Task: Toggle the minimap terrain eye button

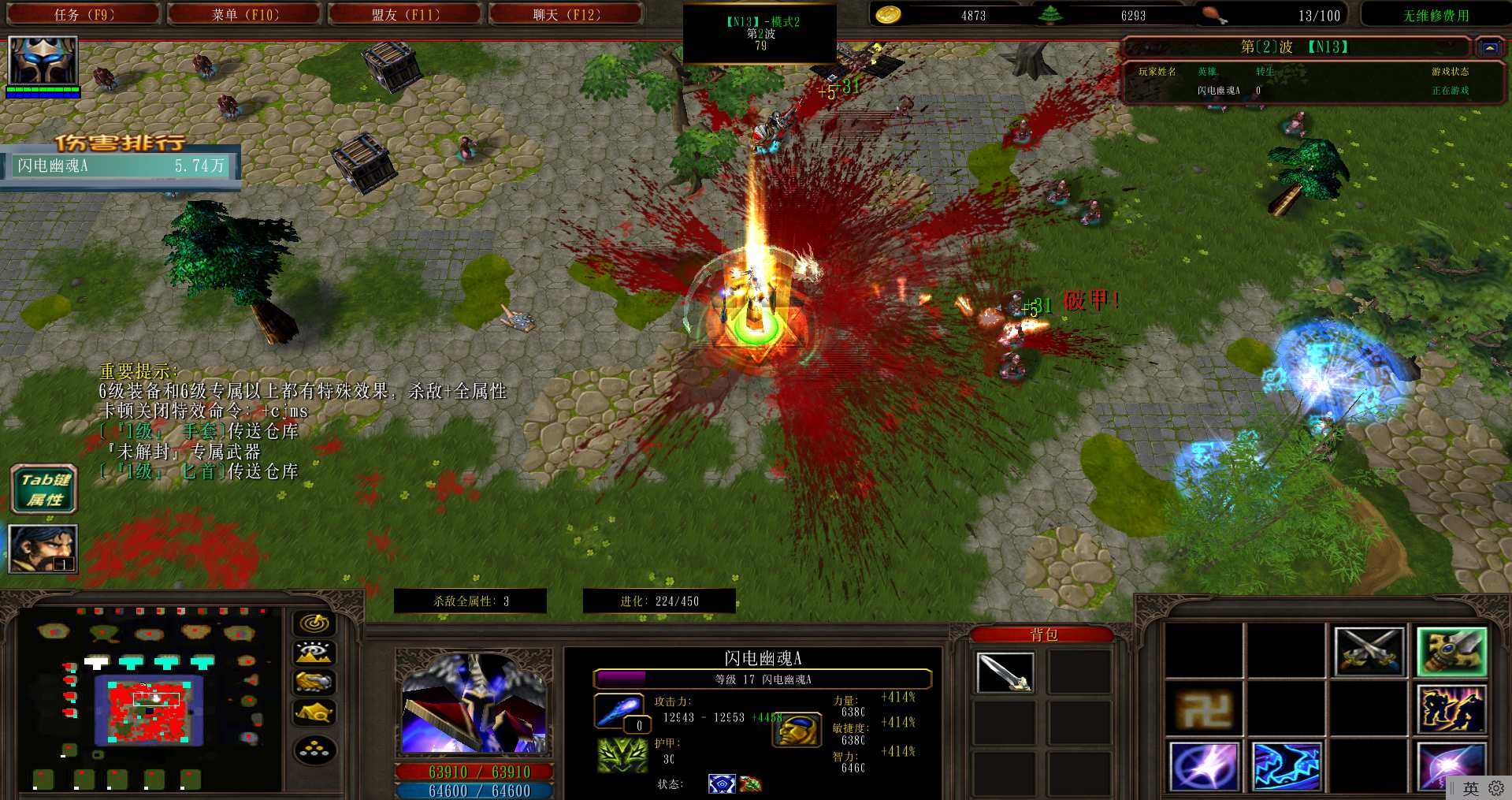Action: coord(314,653)
